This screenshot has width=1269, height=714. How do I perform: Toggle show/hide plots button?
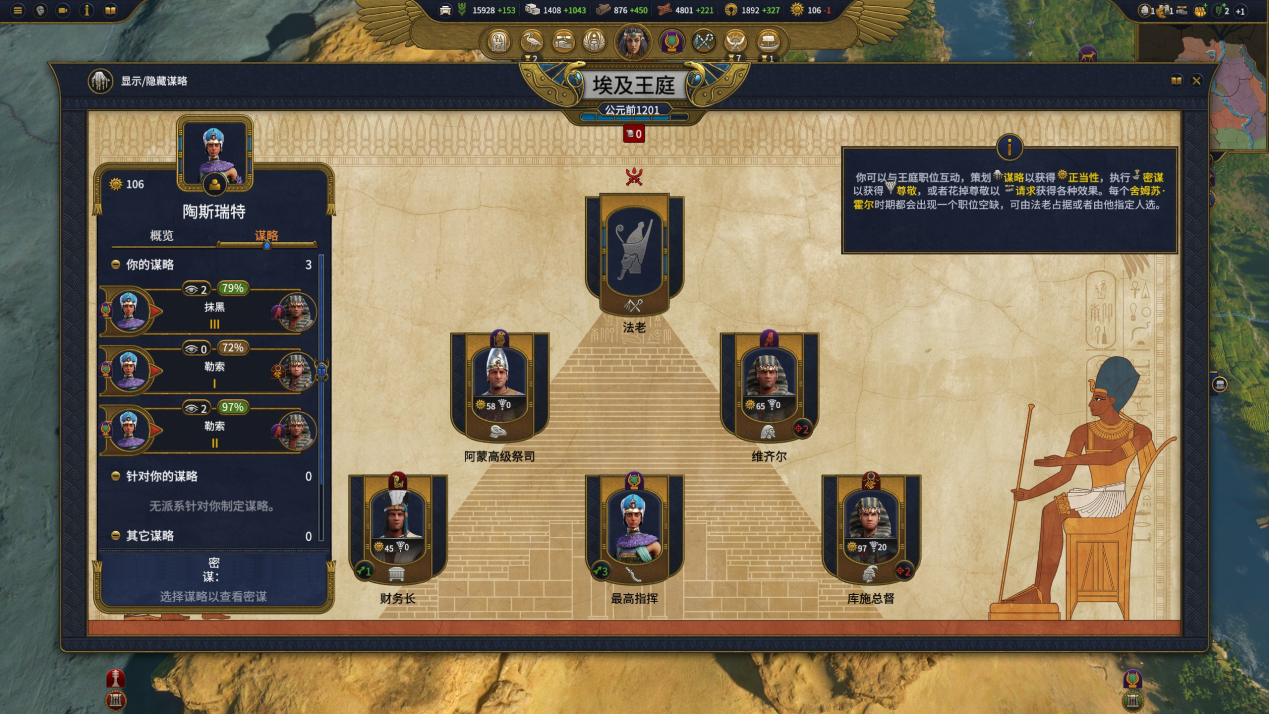point(100,81)
